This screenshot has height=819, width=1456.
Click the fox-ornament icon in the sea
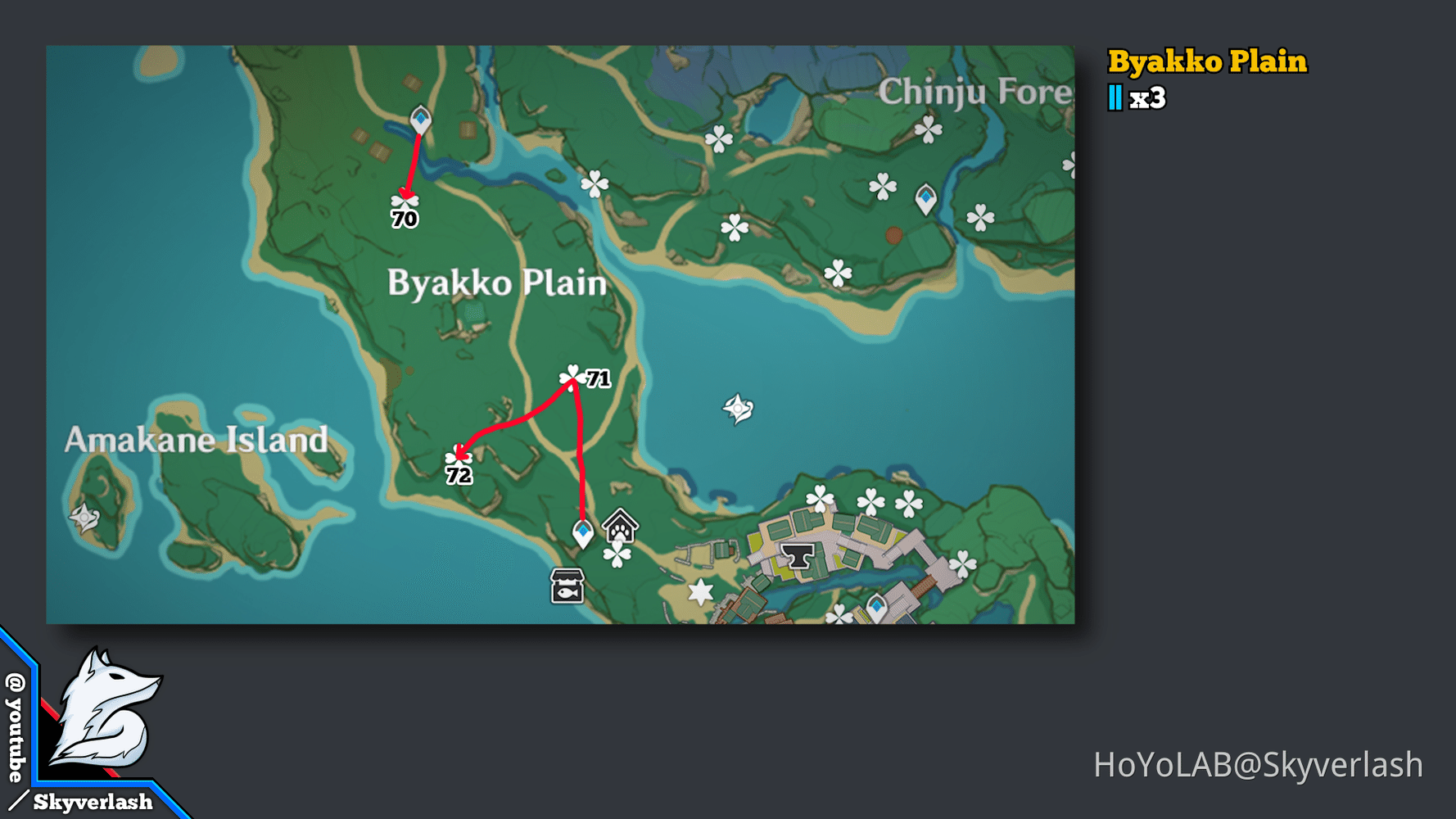click(738, 407)
